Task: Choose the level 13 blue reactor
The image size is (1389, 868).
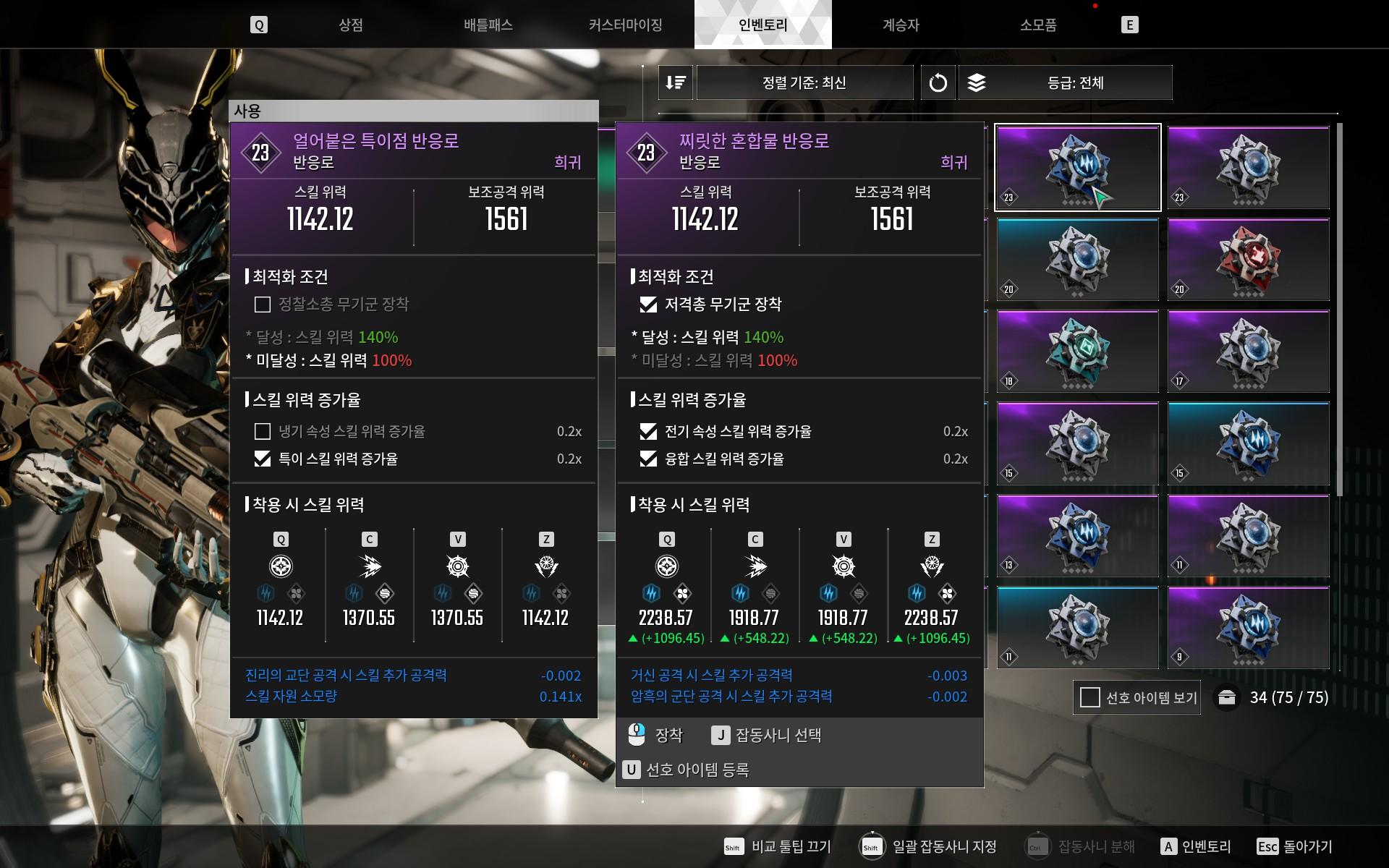Action: tap(1077, 535)
